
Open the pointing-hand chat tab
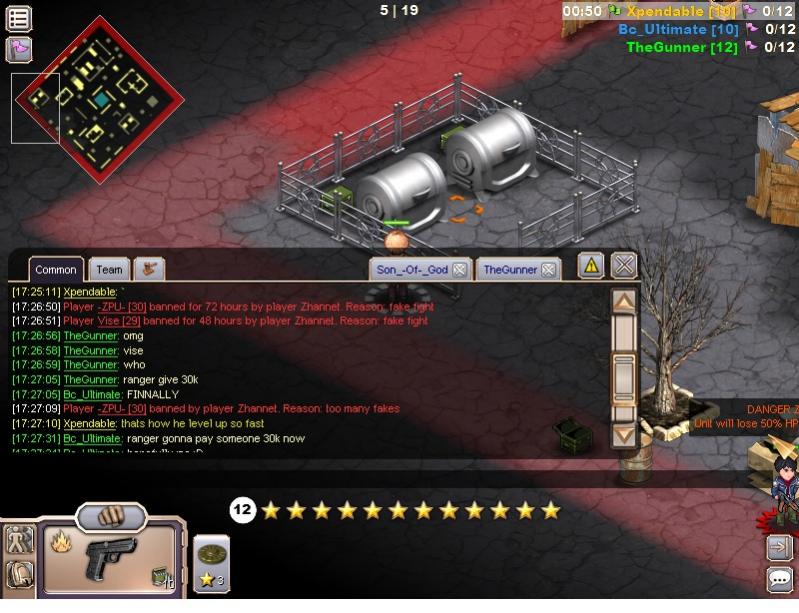point(149,268)
